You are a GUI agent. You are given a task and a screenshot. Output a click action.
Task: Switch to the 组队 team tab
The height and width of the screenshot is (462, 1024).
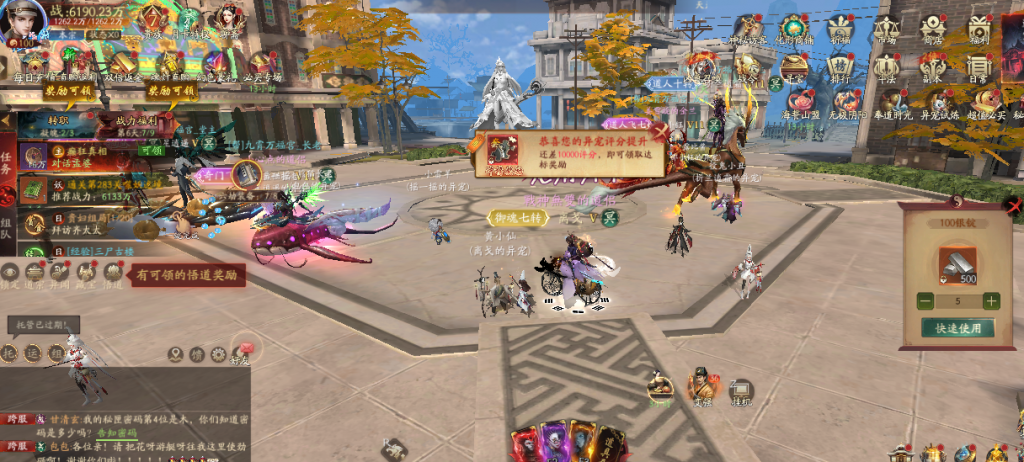(8, 220)
